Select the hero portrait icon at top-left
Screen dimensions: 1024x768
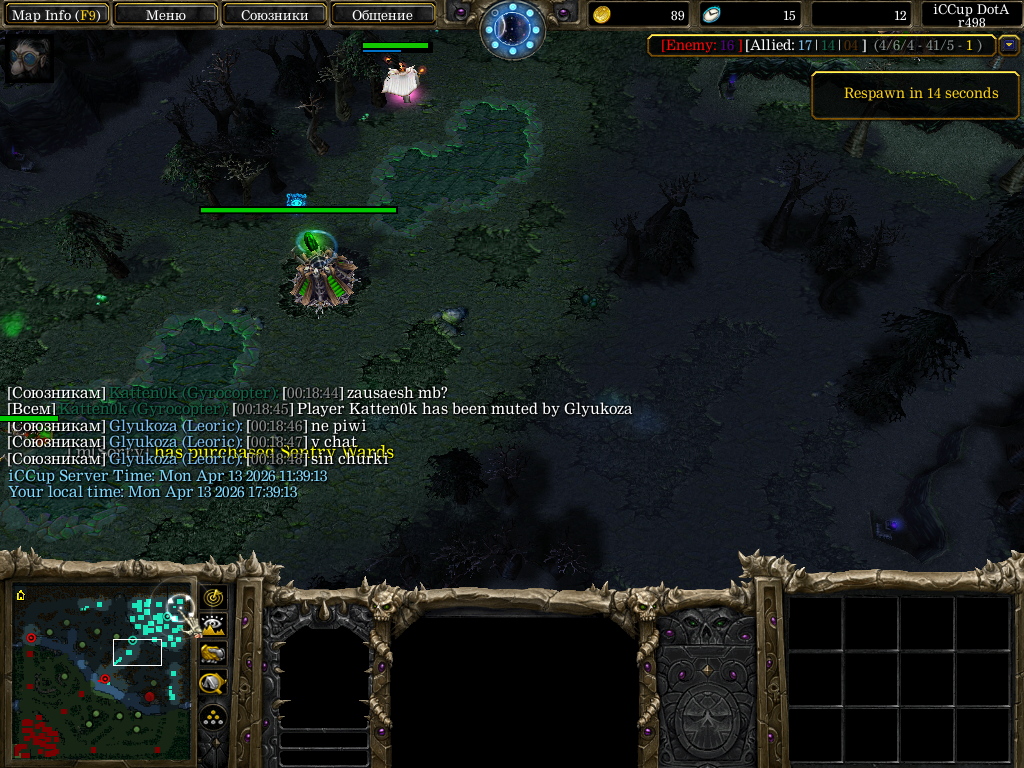coord(27,59)
